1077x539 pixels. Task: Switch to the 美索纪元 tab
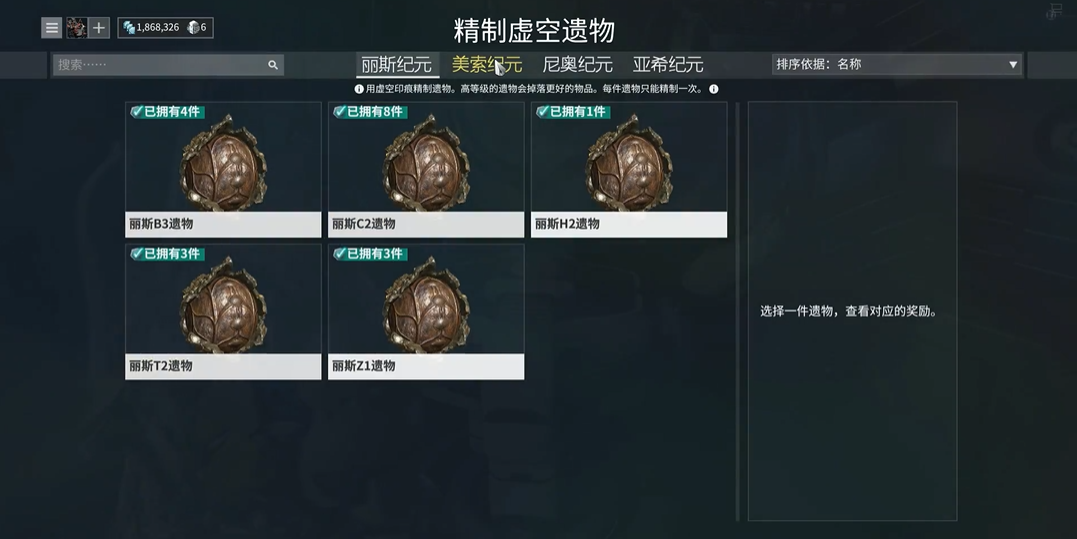pos(486,65)
